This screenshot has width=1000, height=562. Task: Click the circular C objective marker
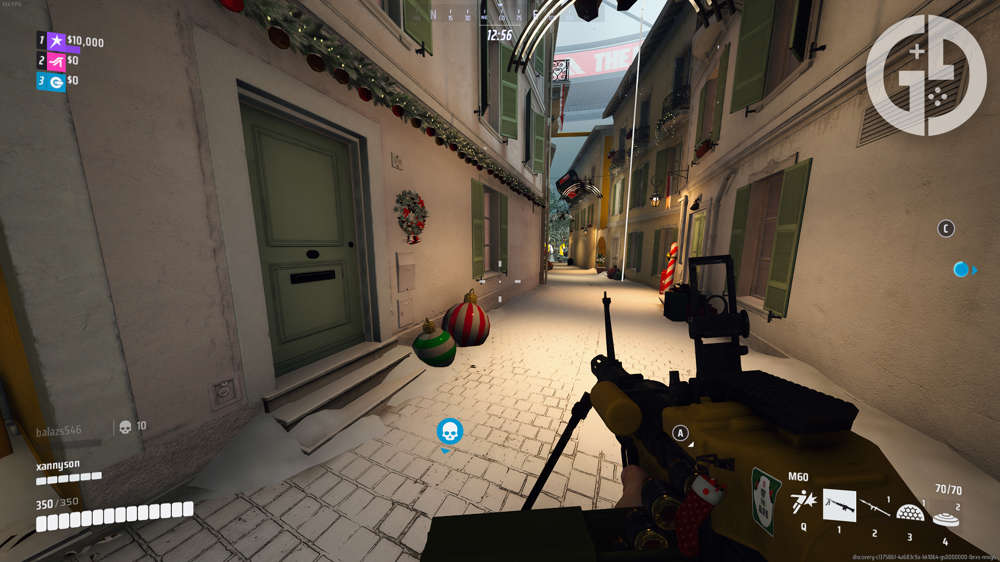[946, 229]
